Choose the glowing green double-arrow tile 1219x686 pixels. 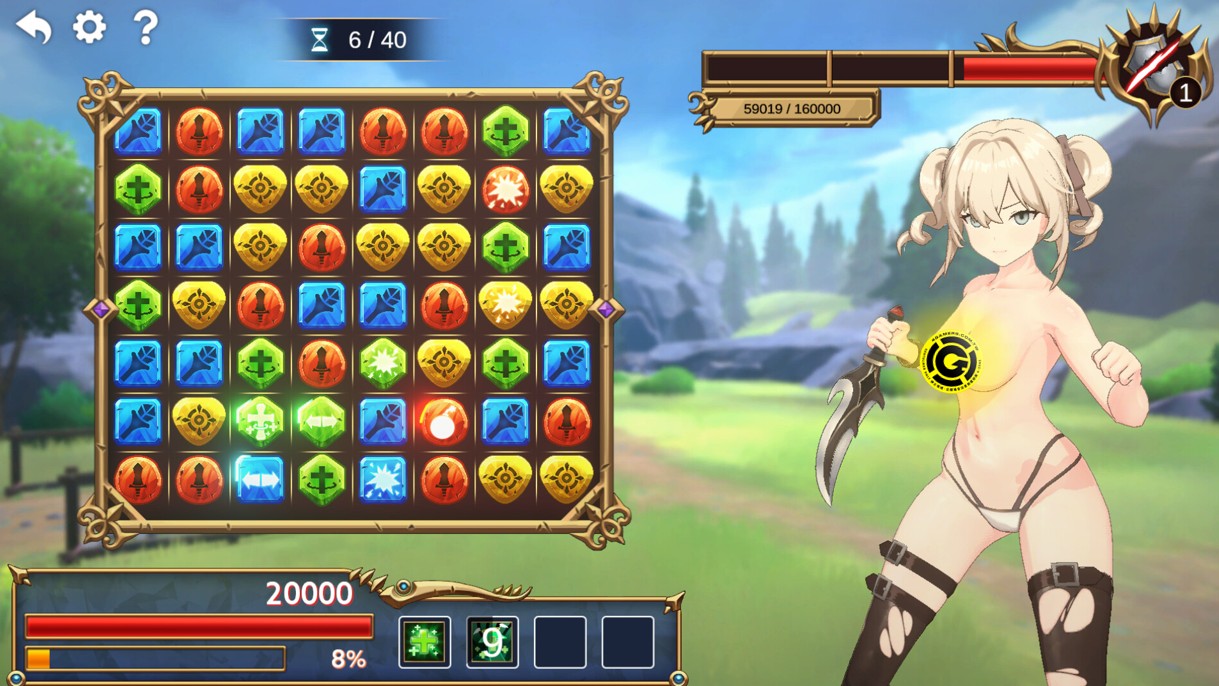click(321, 421)
